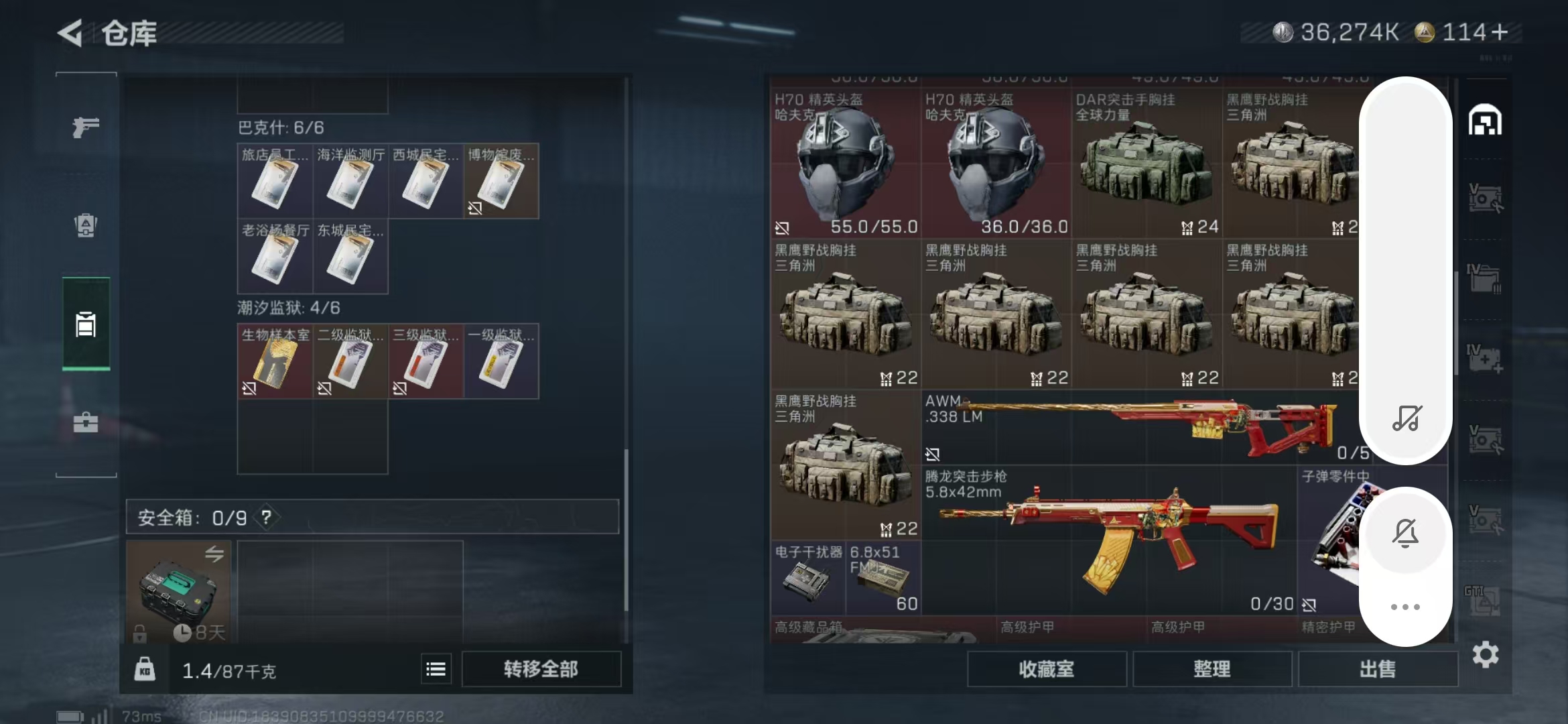Open the weight KG bag icon near 1.4/87千克

click(145, 668)
